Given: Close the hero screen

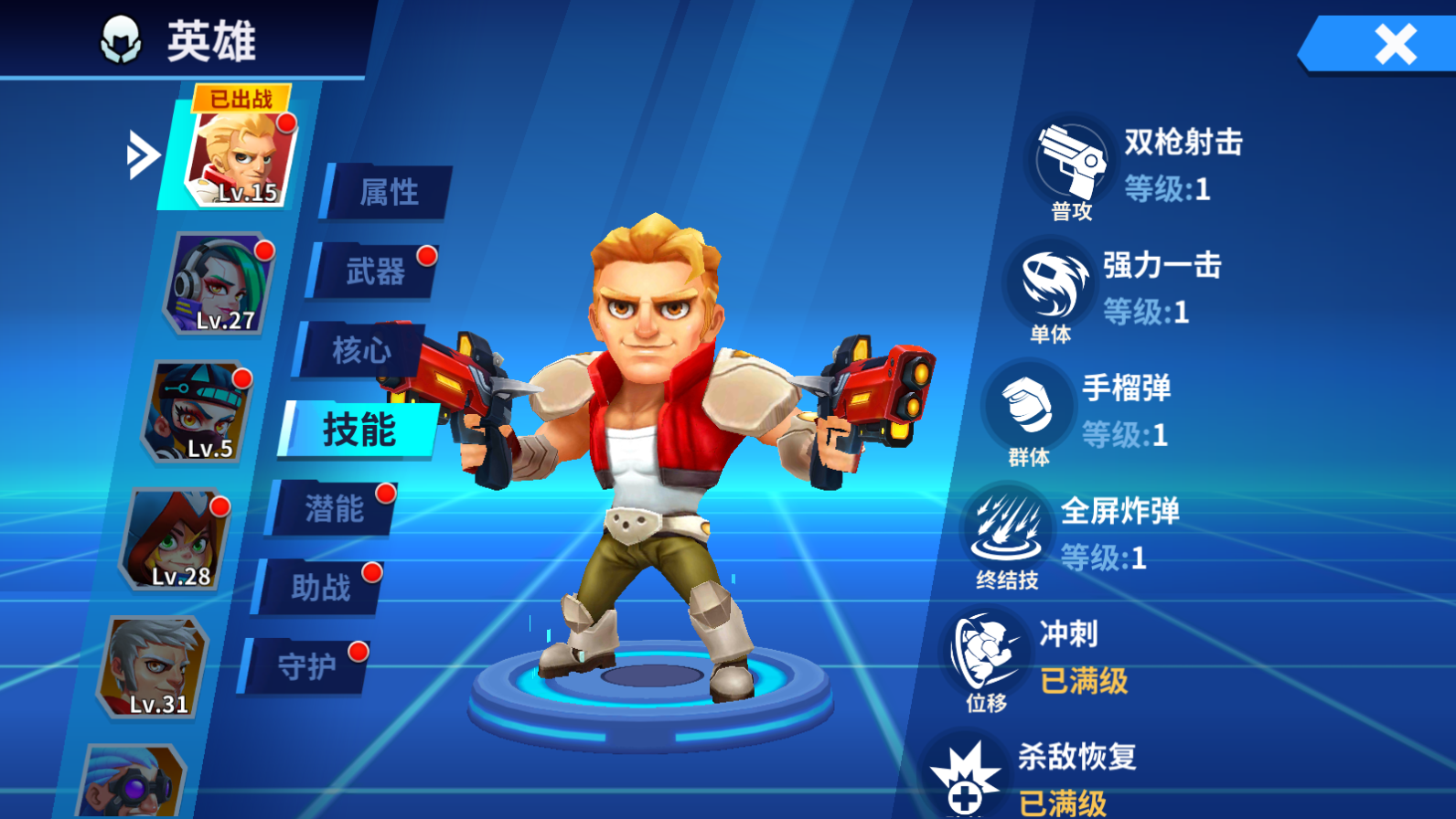Looking at the screenshot, I should point(1394,44).
